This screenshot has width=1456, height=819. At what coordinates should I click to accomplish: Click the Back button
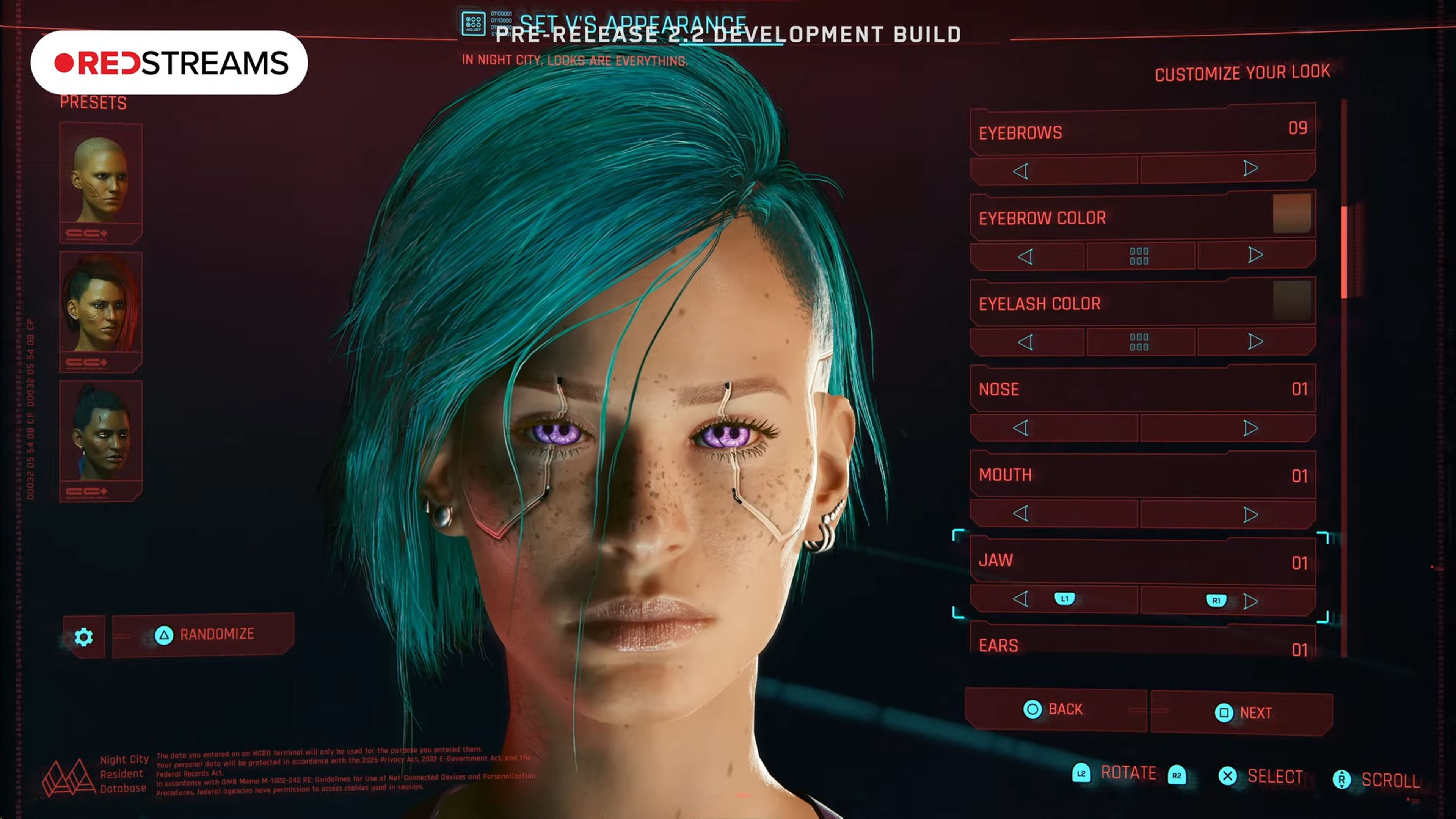(1055, 709)
